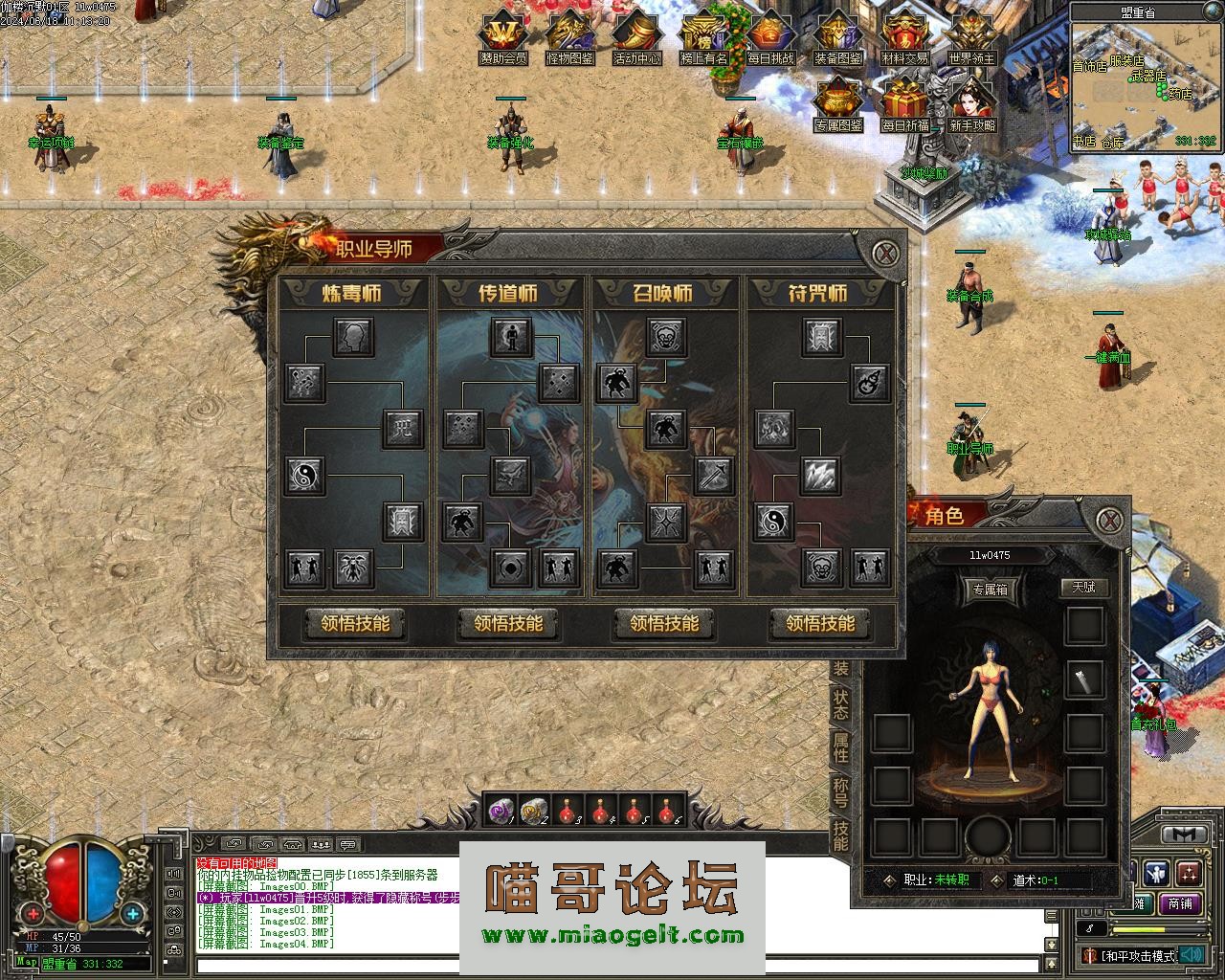1225x980 pixels.
Task: Open the 赞助会员 sponsor member icon
Action: (x=503, y=38)
